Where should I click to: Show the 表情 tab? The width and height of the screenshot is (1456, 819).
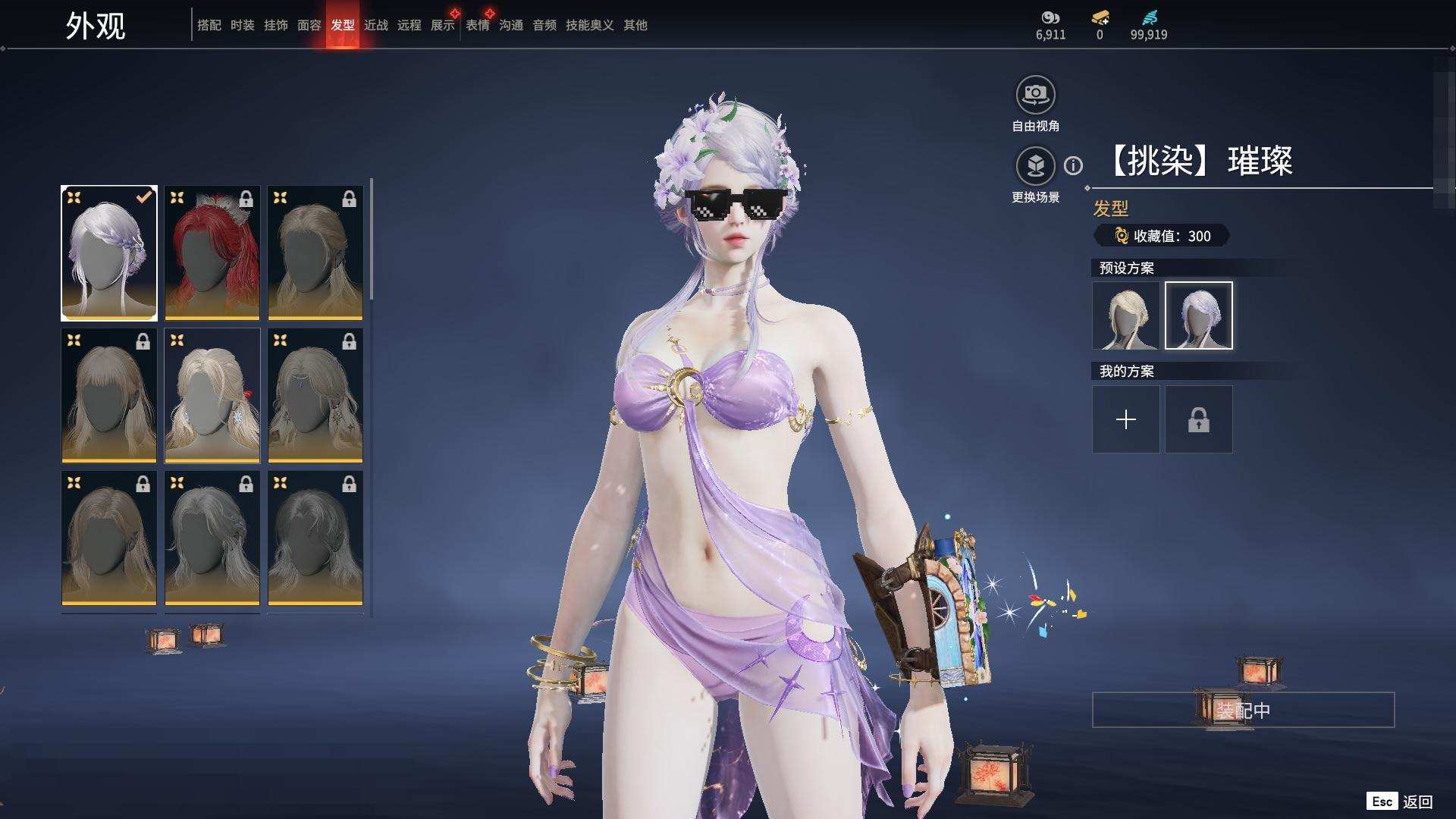(478, 25)
